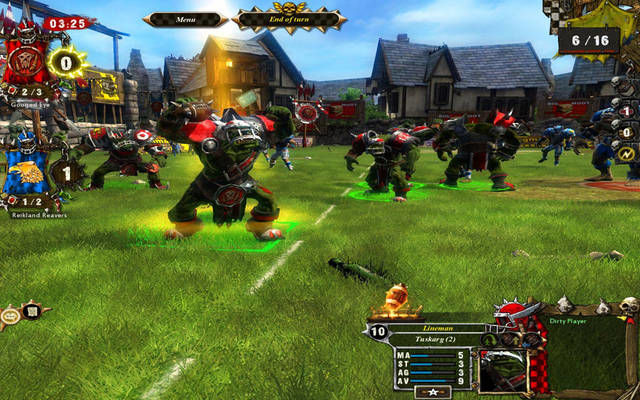This screenshot has height=400, width=640.
Task: Open the Menu button
Action: pos(186,18)
